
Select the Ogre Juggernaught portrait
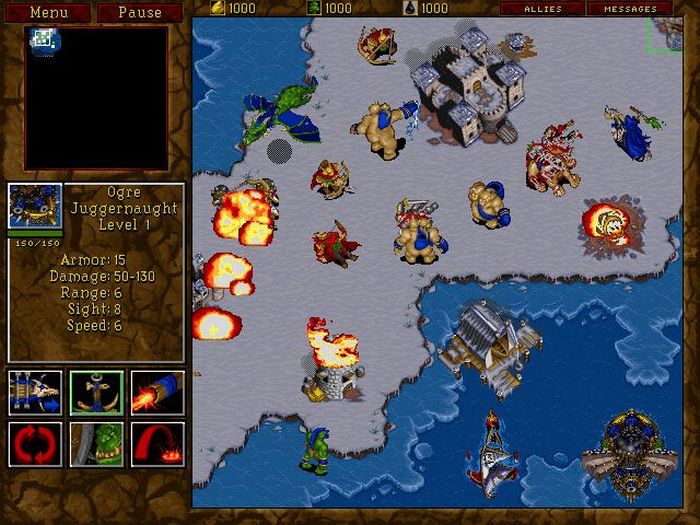35,208
